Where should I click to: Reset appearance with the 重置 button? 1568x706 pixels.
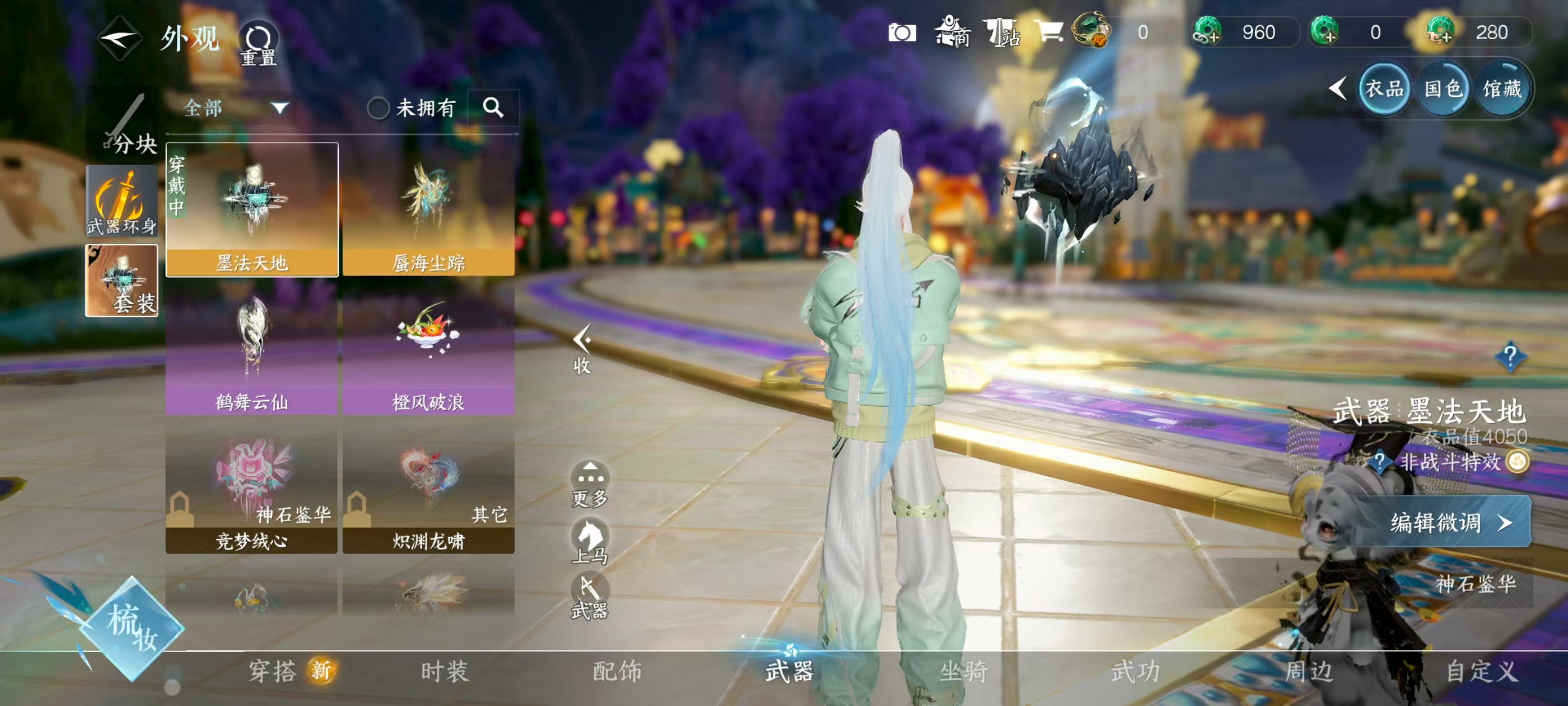pyautogui.click(x=258, y=44)
